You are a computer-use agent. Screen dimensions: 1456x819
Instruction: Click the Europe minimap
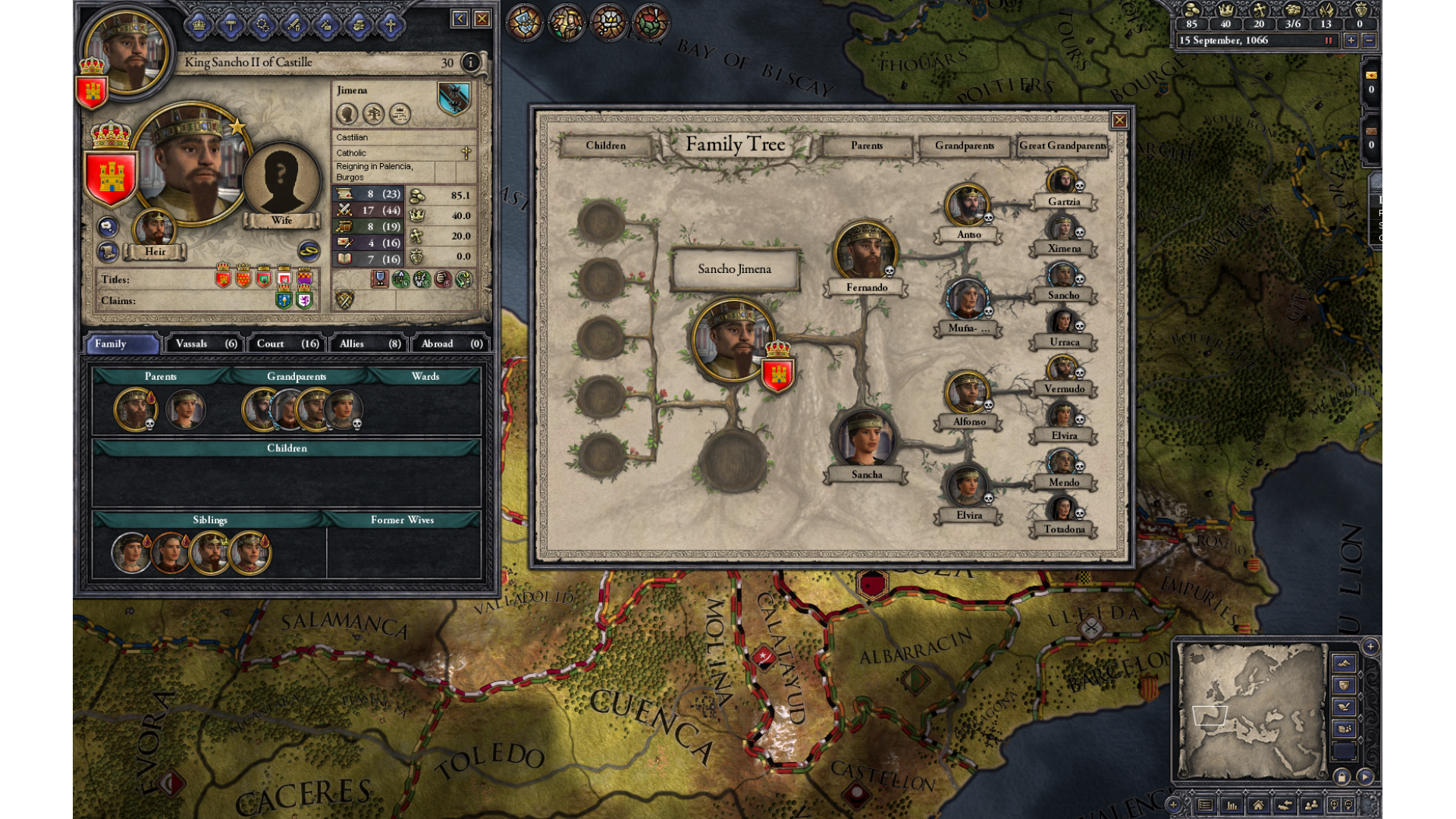1251,711
